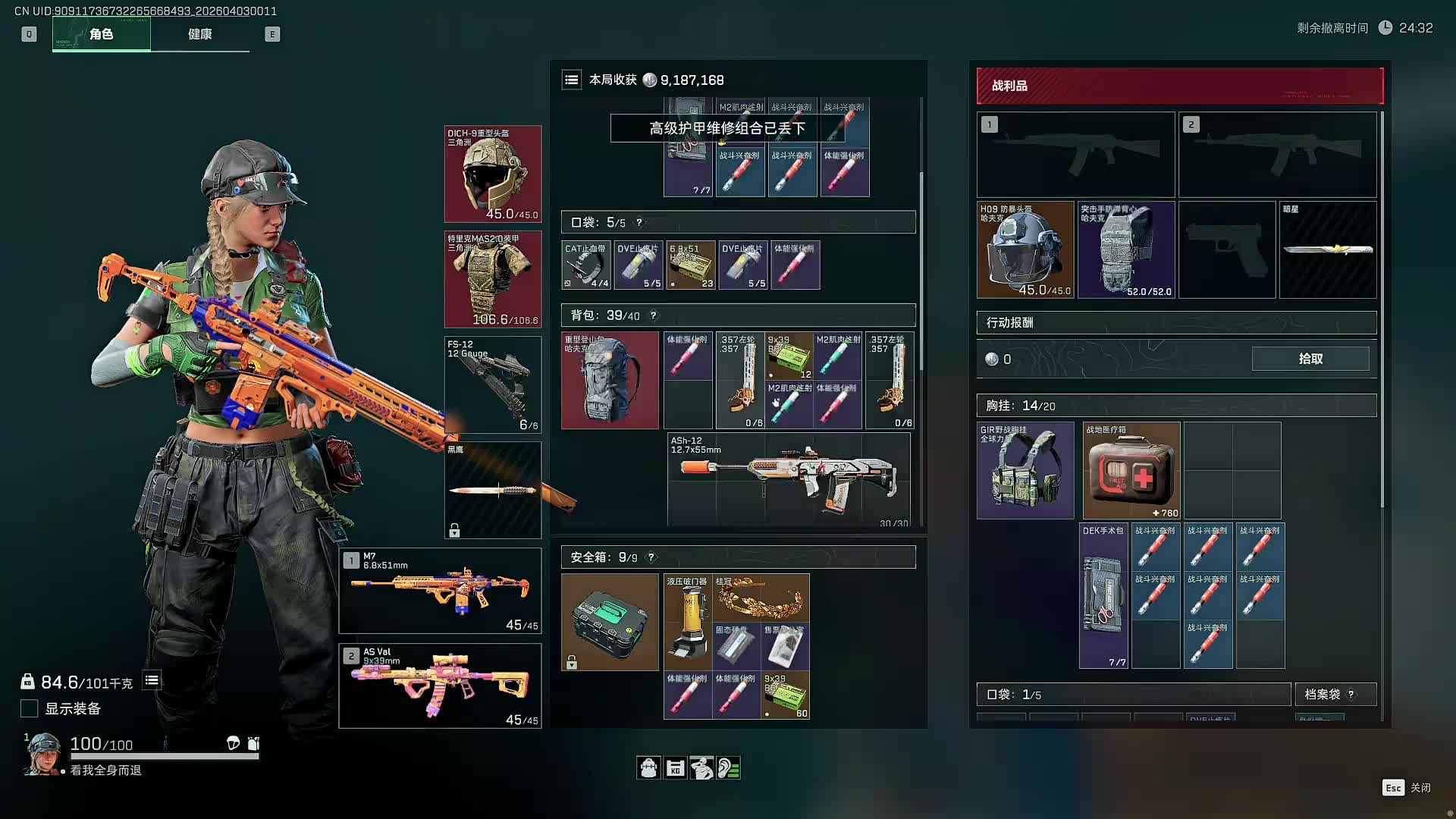
Task: Switch to the 健康 tab
Action: pos(200,34)
